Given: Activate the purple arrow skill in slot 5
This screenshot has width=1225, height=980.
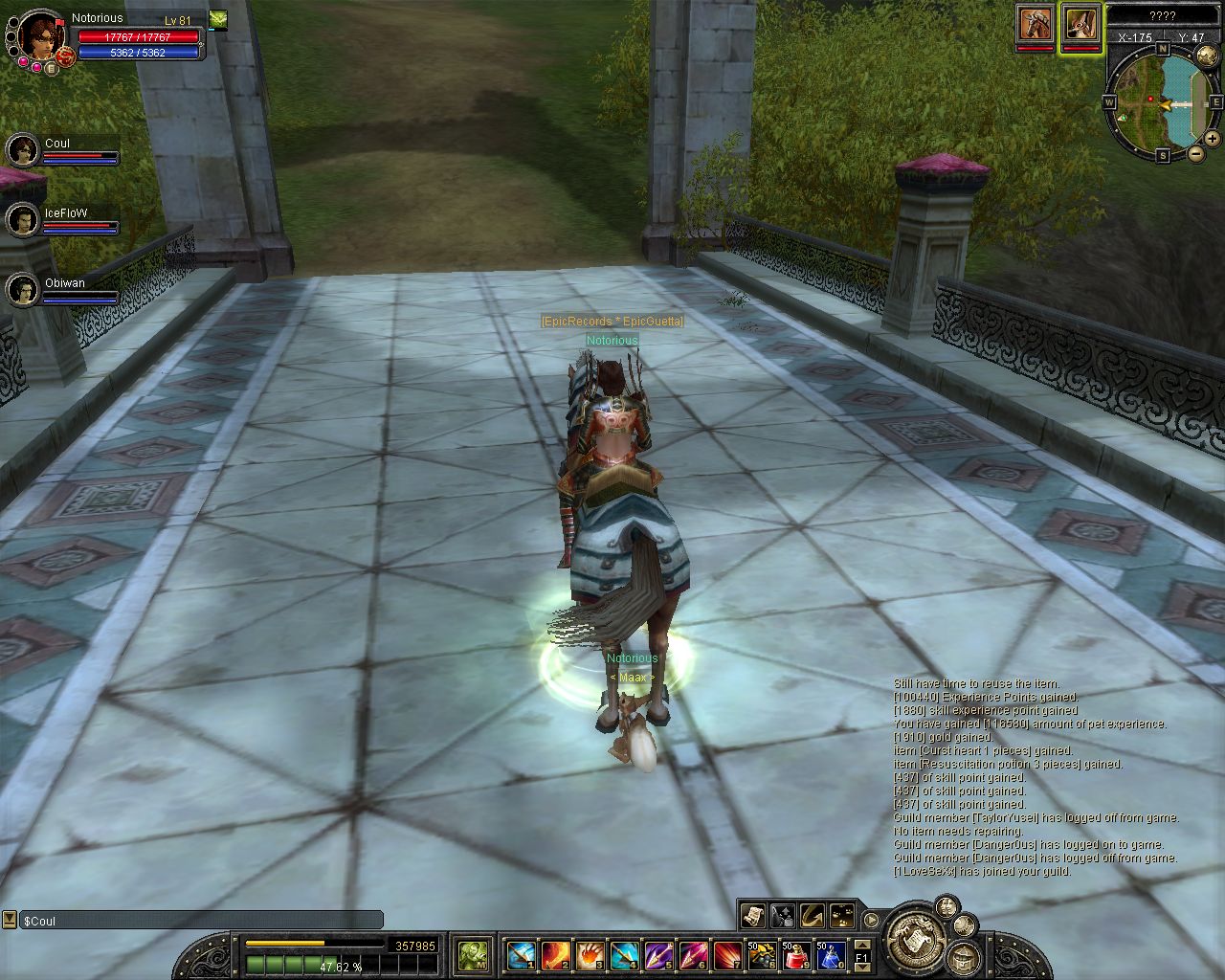Looking at the screenshot, I should tap(658, 954).
